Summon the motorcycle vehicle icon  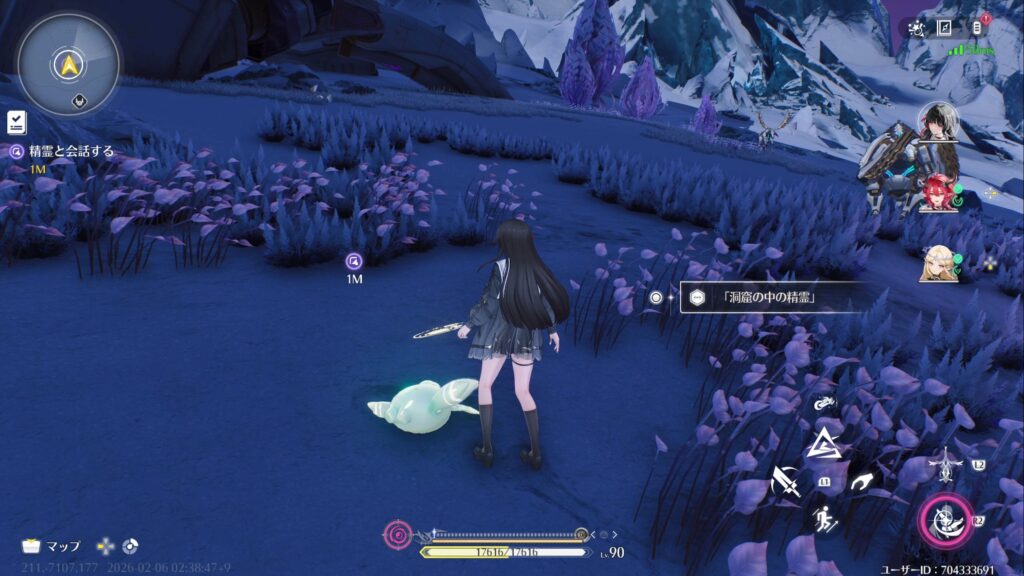(824, 405)
